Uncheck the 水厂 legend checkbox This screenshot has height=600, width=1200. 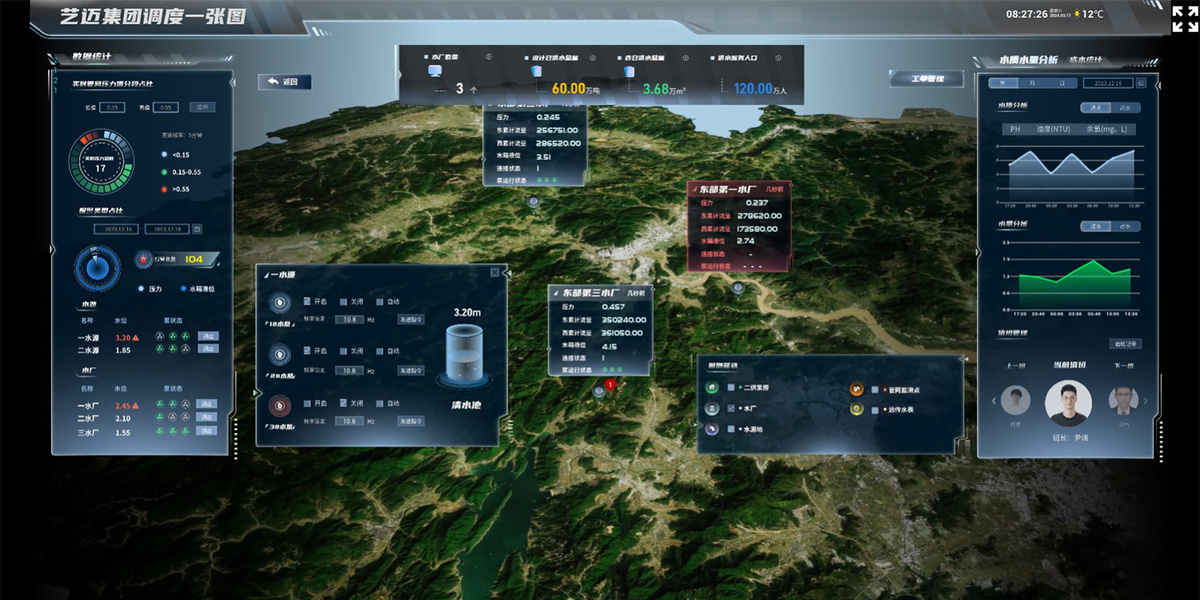pyautogui.click(x=732, y=409)
